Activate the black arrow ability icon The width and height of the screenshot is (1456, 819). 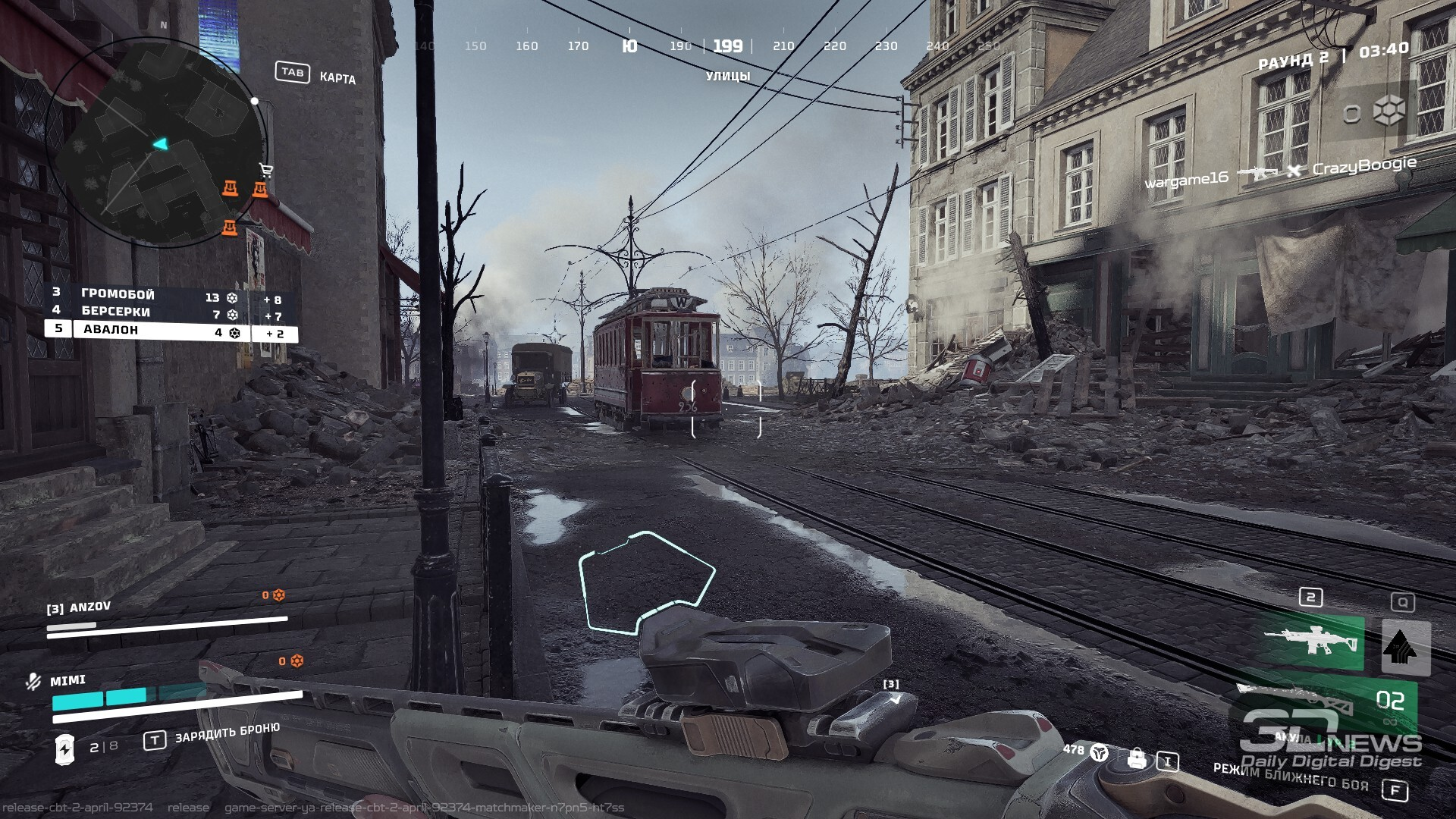tap(1405, 647)
